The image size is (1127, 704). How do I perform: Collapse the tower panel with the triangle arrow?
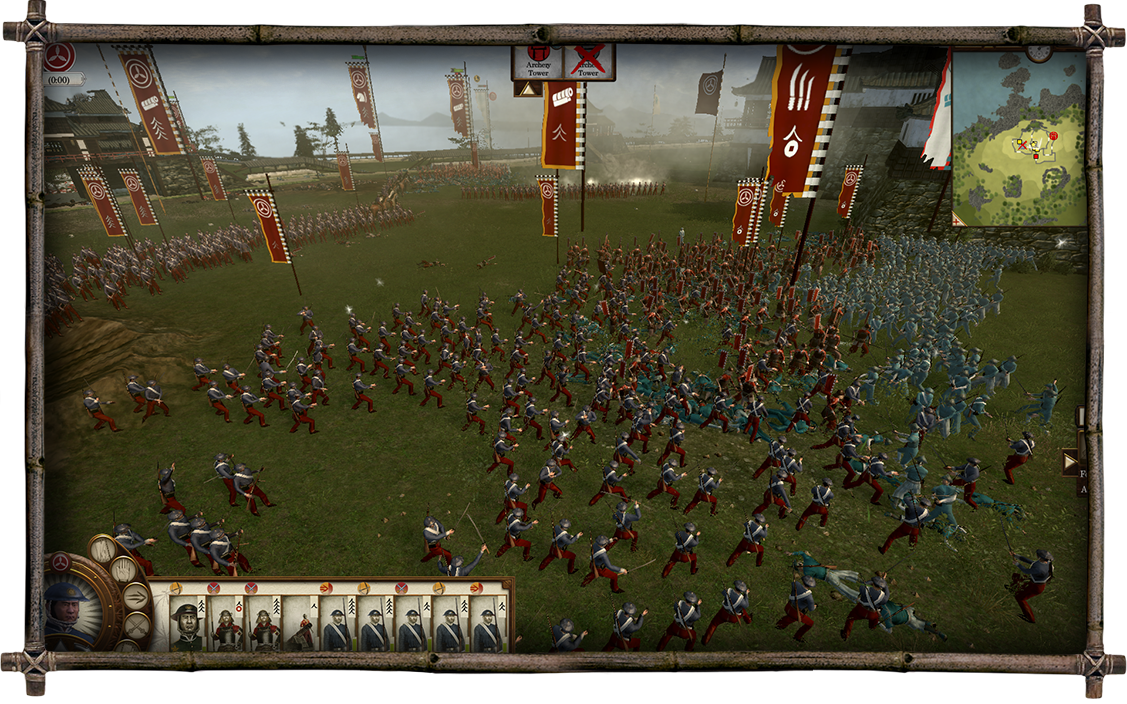tap(526, 89)
